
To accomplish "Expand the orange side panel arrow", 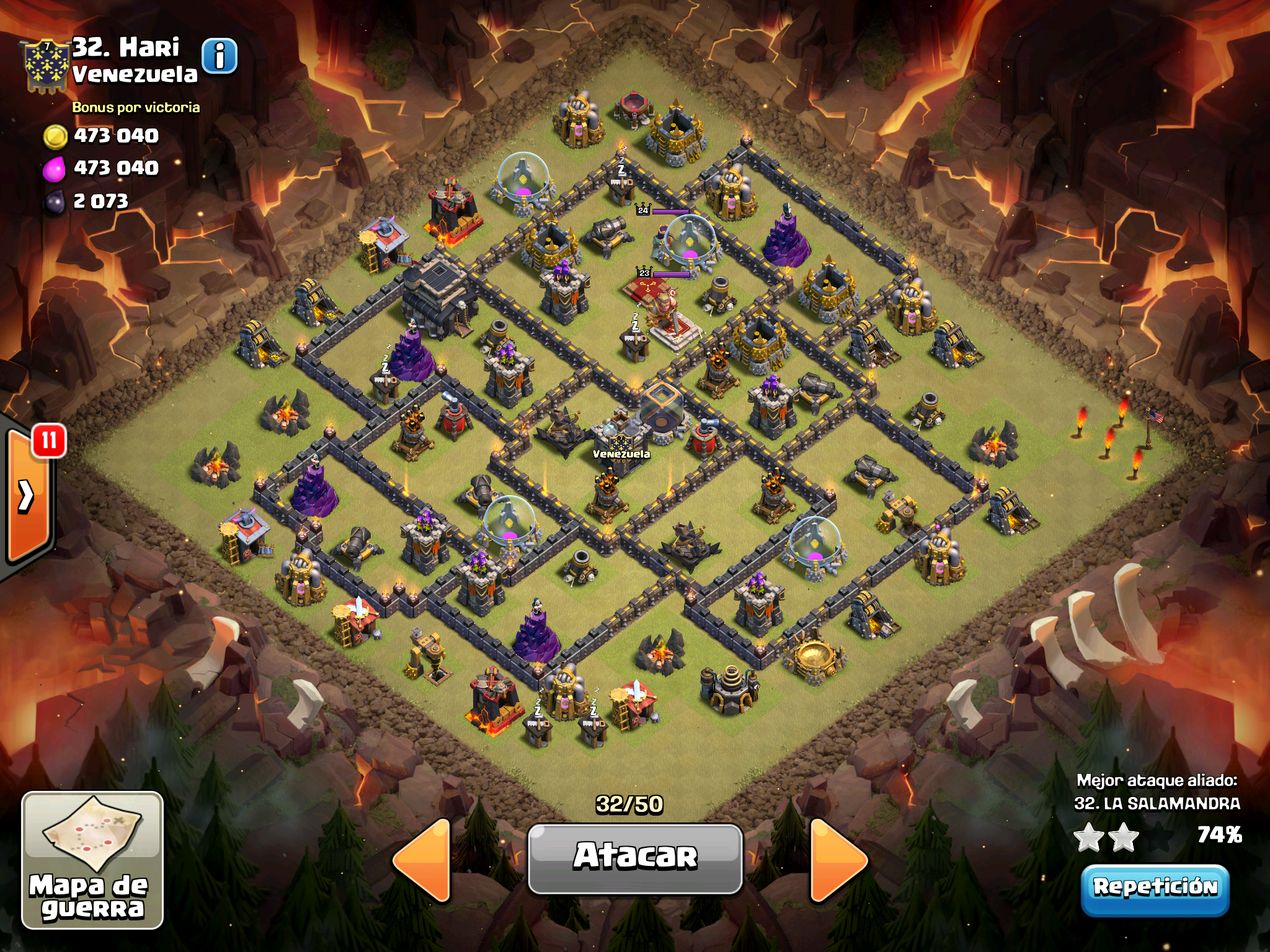I will click(27, 496).
